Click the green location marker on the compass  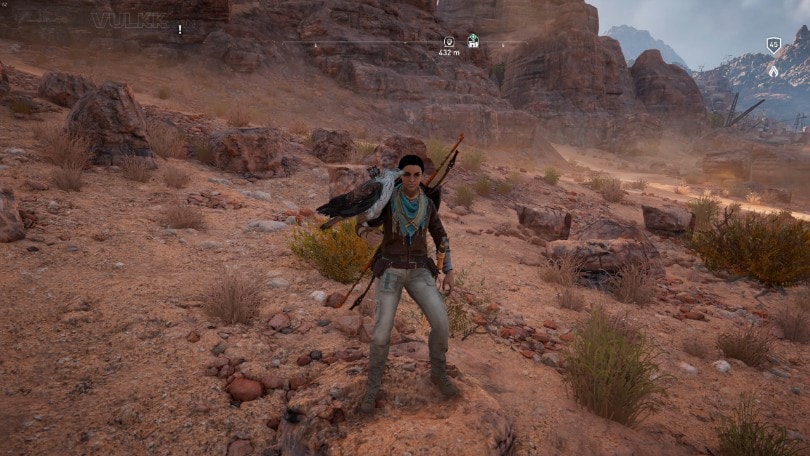pyautogui.click(x=473, y=41)
